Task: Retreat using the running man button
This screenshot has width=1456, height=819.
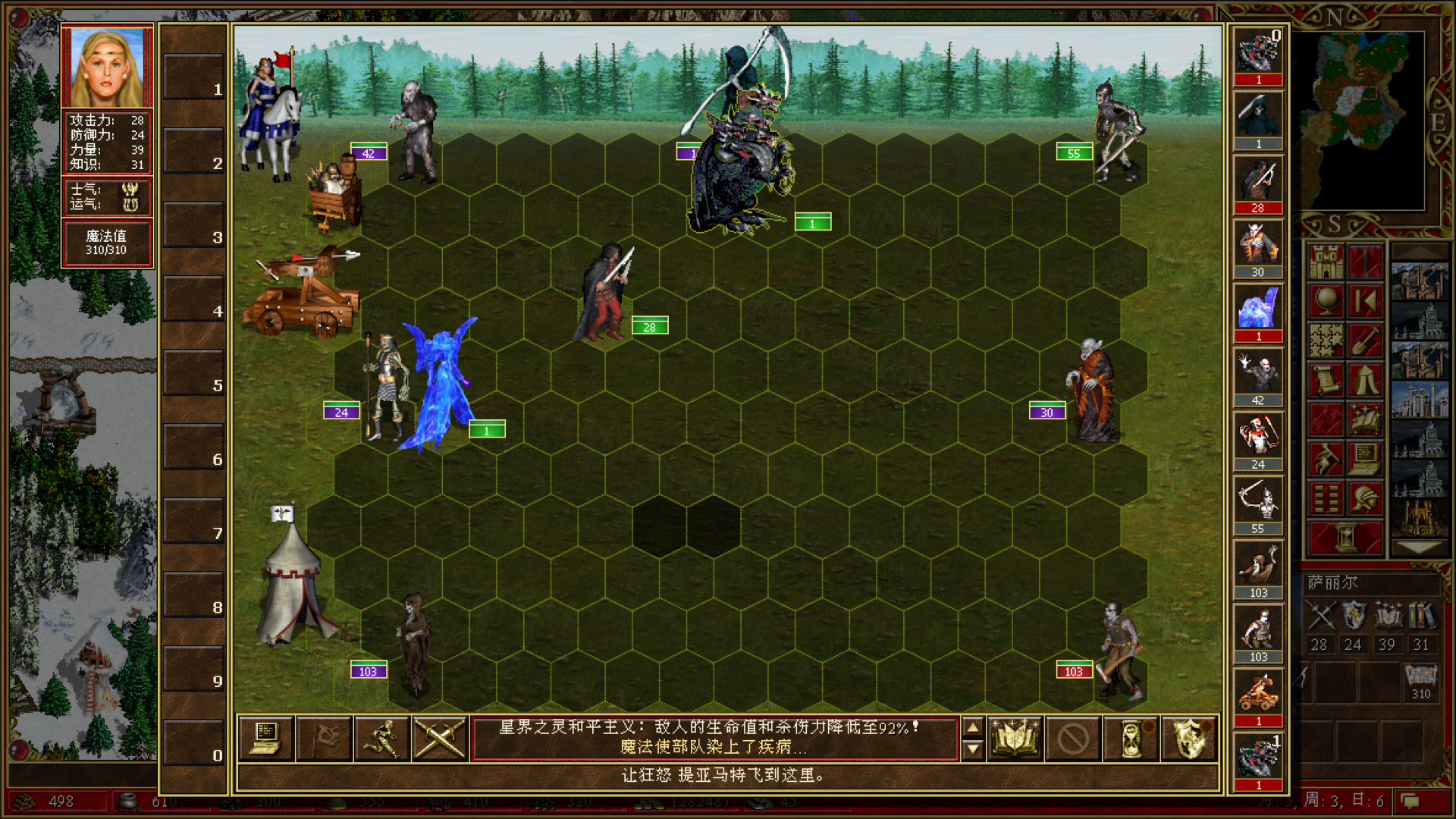Action: pyautogui.click(x=381, y=737)
